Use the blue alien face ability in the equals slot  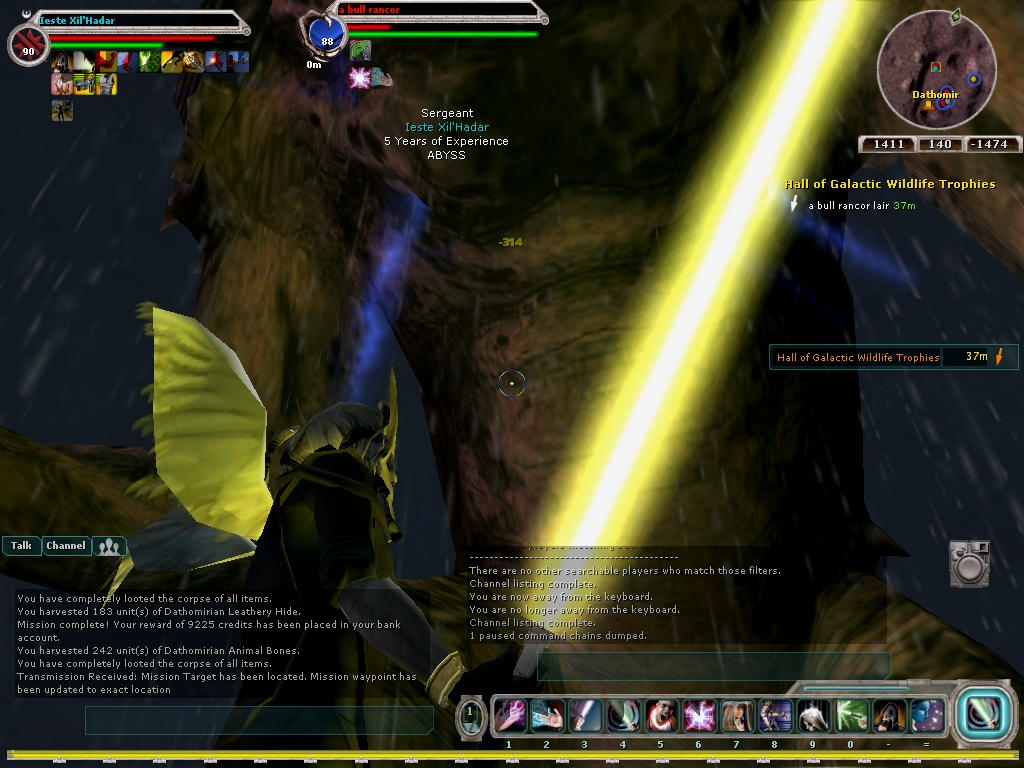[926, 716]
